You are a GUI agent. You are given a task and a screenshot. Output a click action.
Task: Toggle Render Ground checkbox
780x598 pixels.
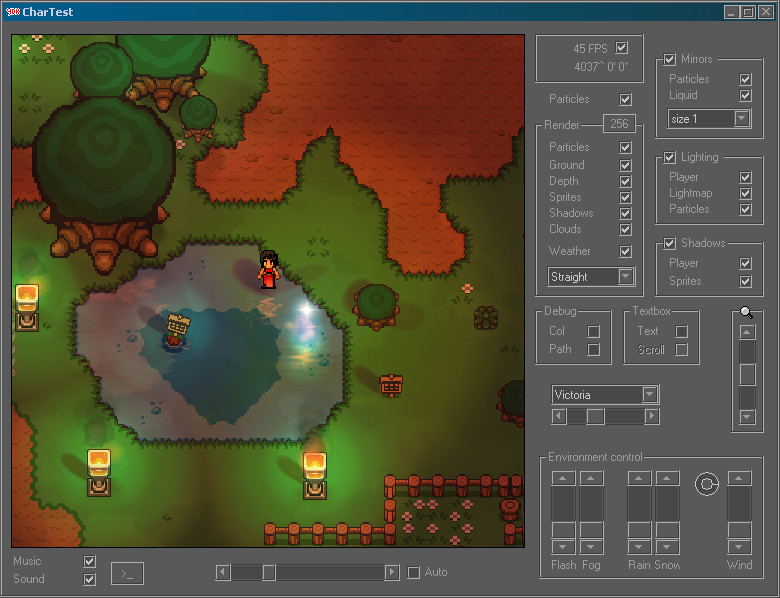tap(626, 165)
